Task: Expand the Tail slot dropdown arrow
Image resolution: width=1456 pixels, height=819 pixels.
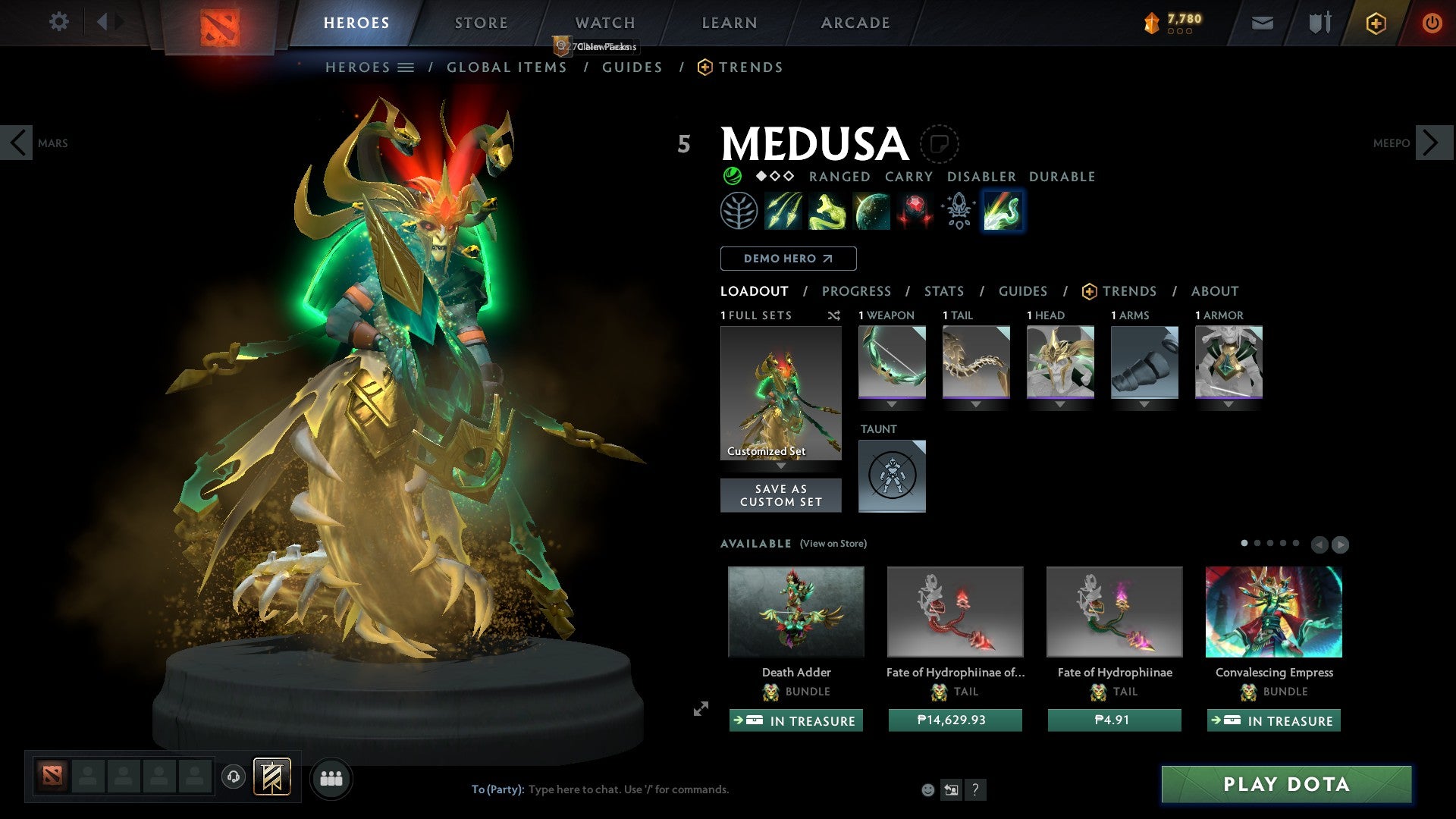Action: [976, 404]
